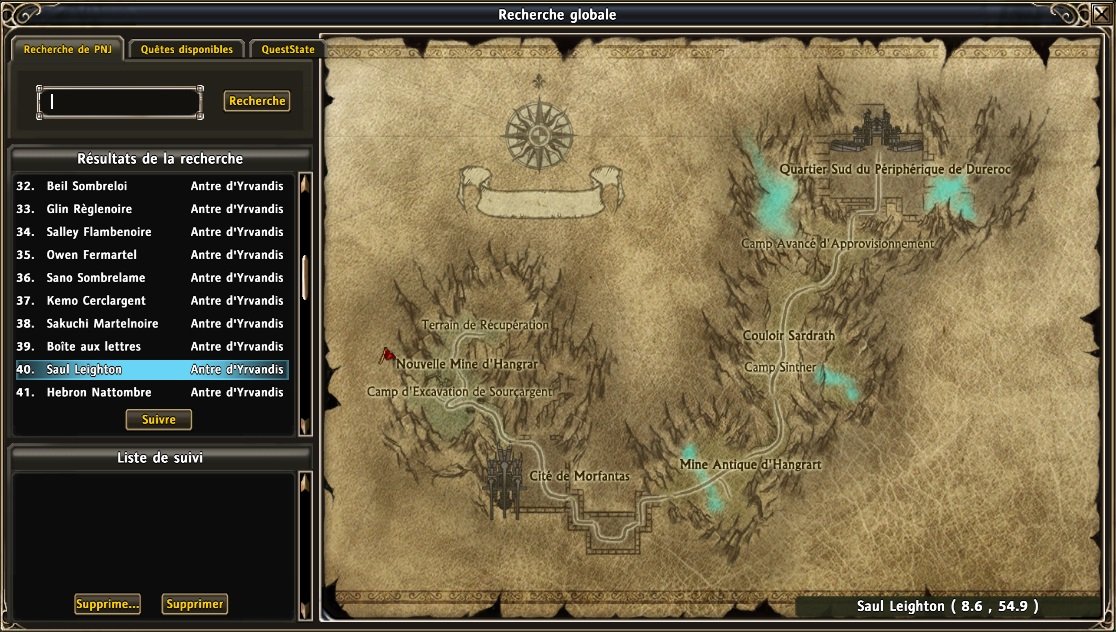Close the Recherche globale window

[1101, 14]
